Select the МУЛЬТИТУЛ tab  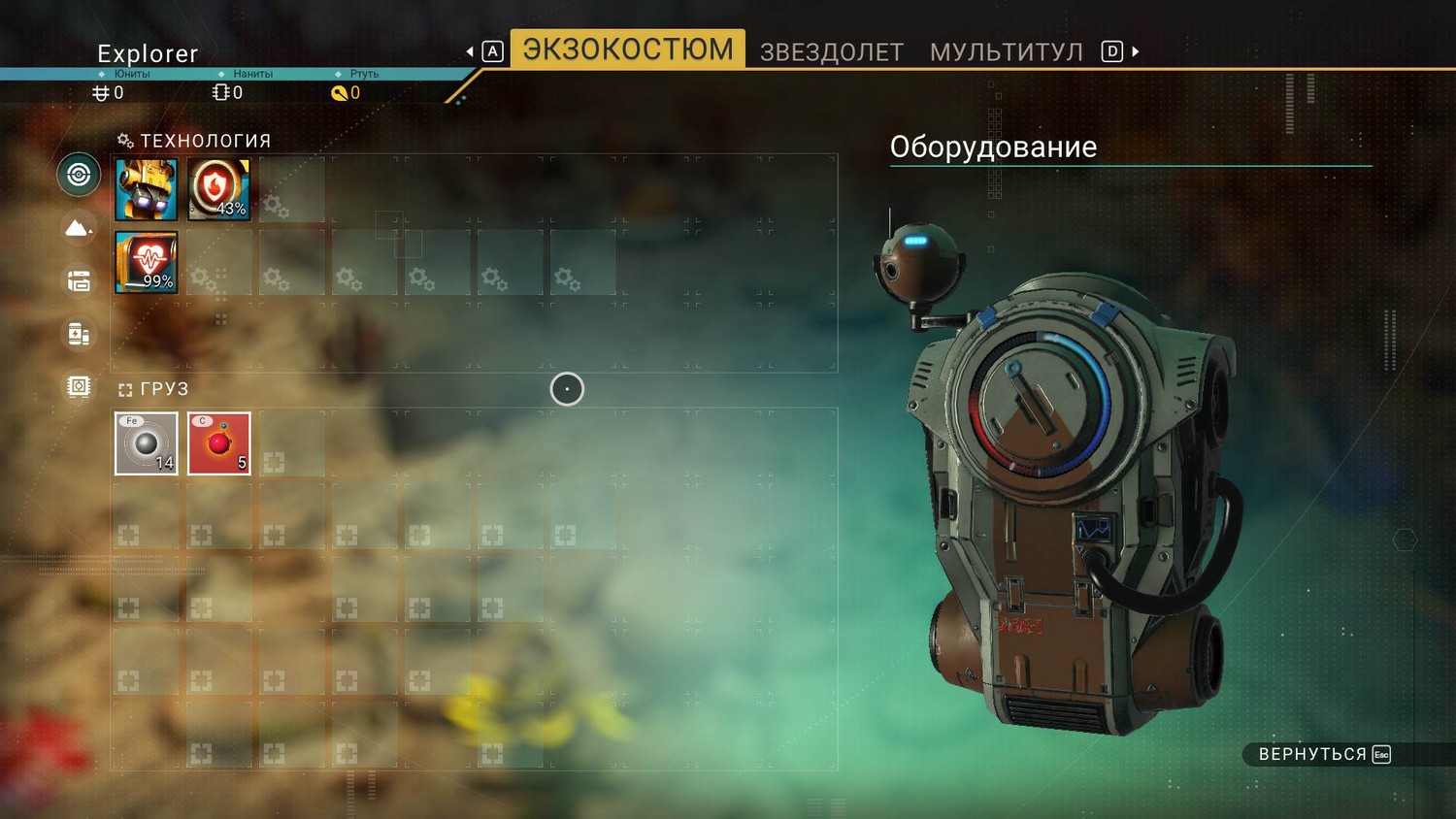pos(1006,52)
